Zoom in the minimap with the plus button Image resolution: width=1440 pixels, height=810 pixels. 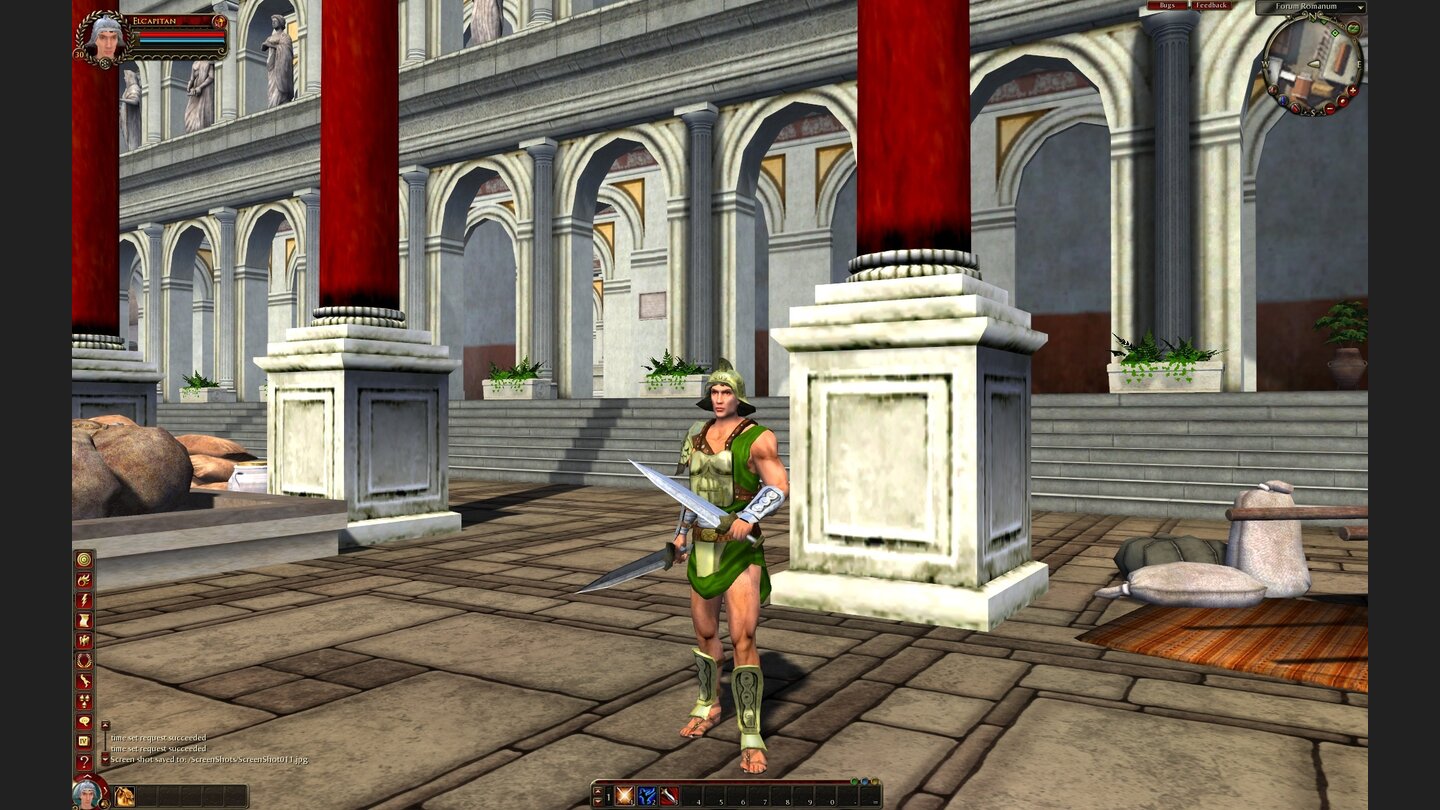pyautogui.click(x=1352, y=91)
